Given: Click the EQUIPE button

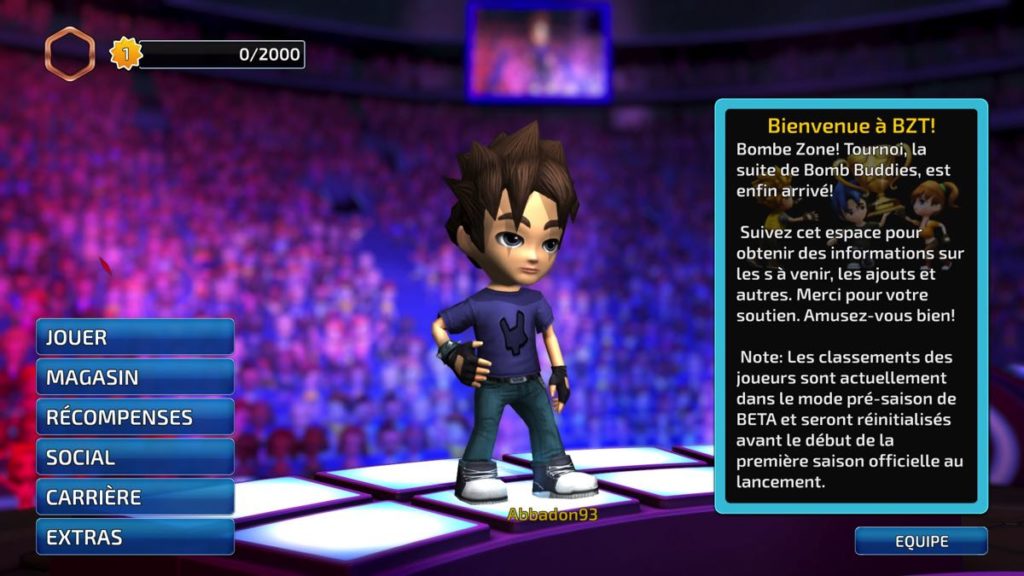Looking at the screenshot, I should 921,541.
